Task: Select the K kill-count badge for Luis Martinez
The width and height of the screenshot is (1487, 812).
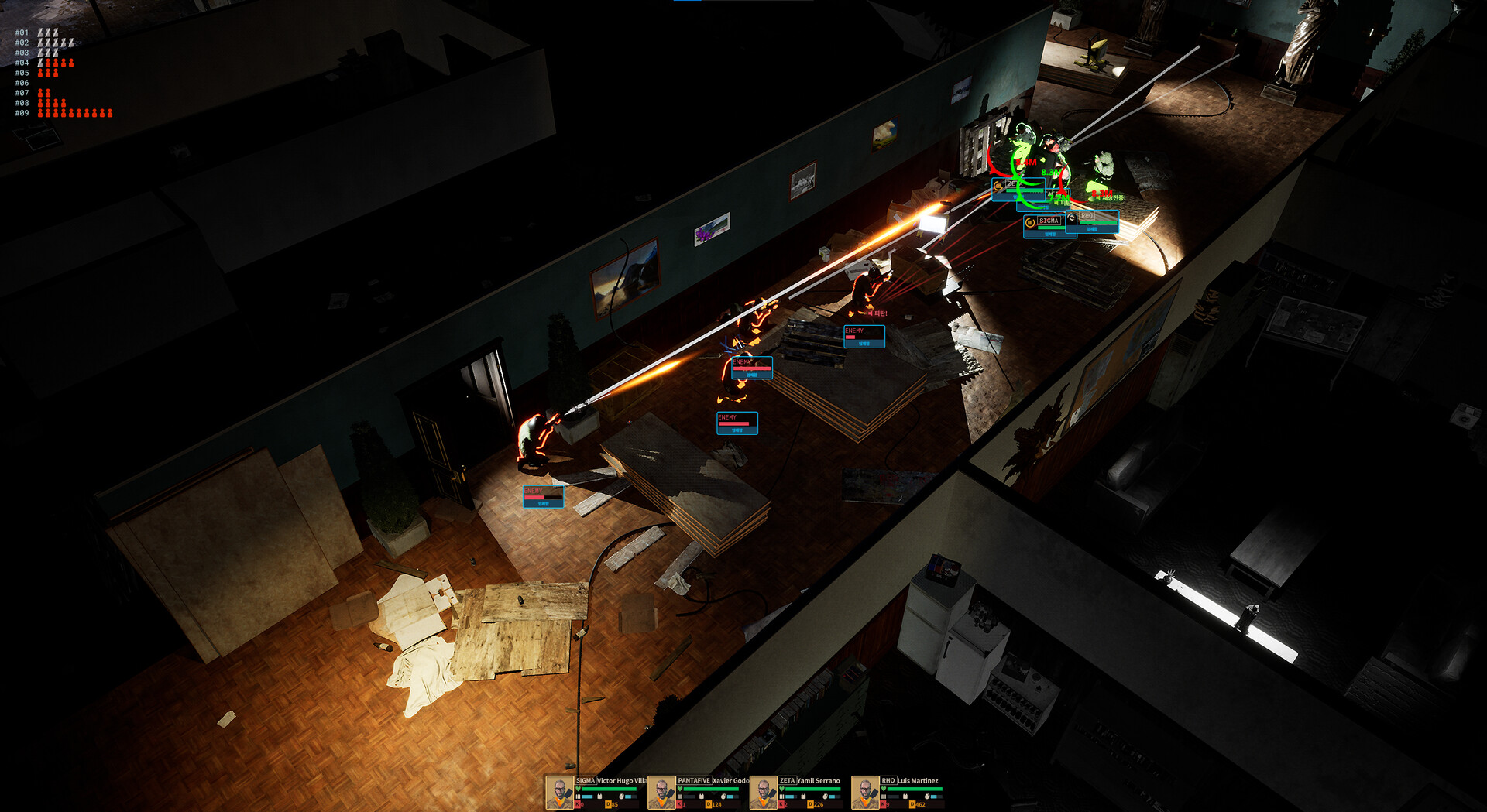Action: point(883,804)
